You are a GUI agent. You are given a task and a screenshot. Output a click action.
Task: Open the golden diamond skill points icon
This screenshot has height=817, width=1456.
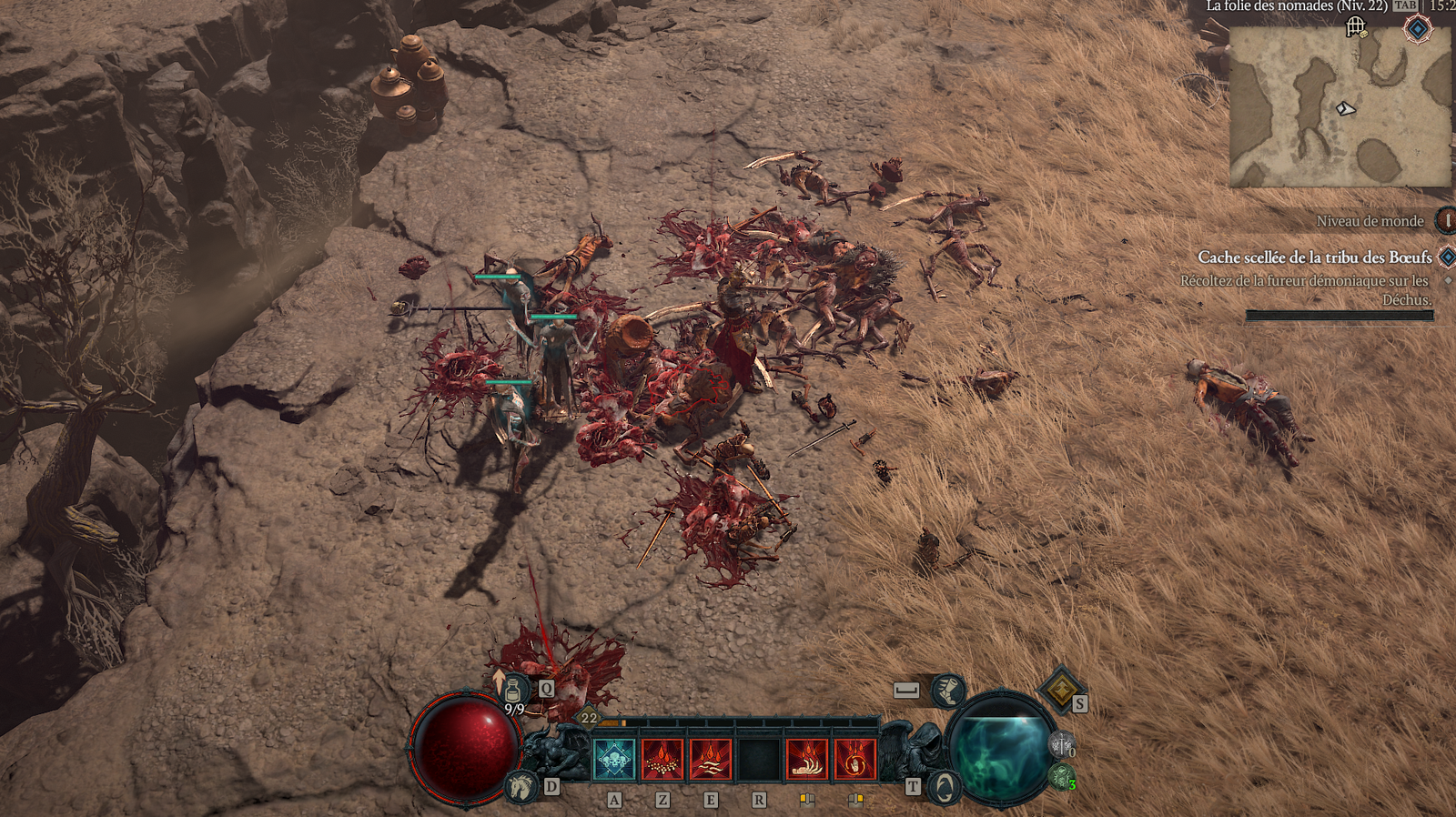1060,690
